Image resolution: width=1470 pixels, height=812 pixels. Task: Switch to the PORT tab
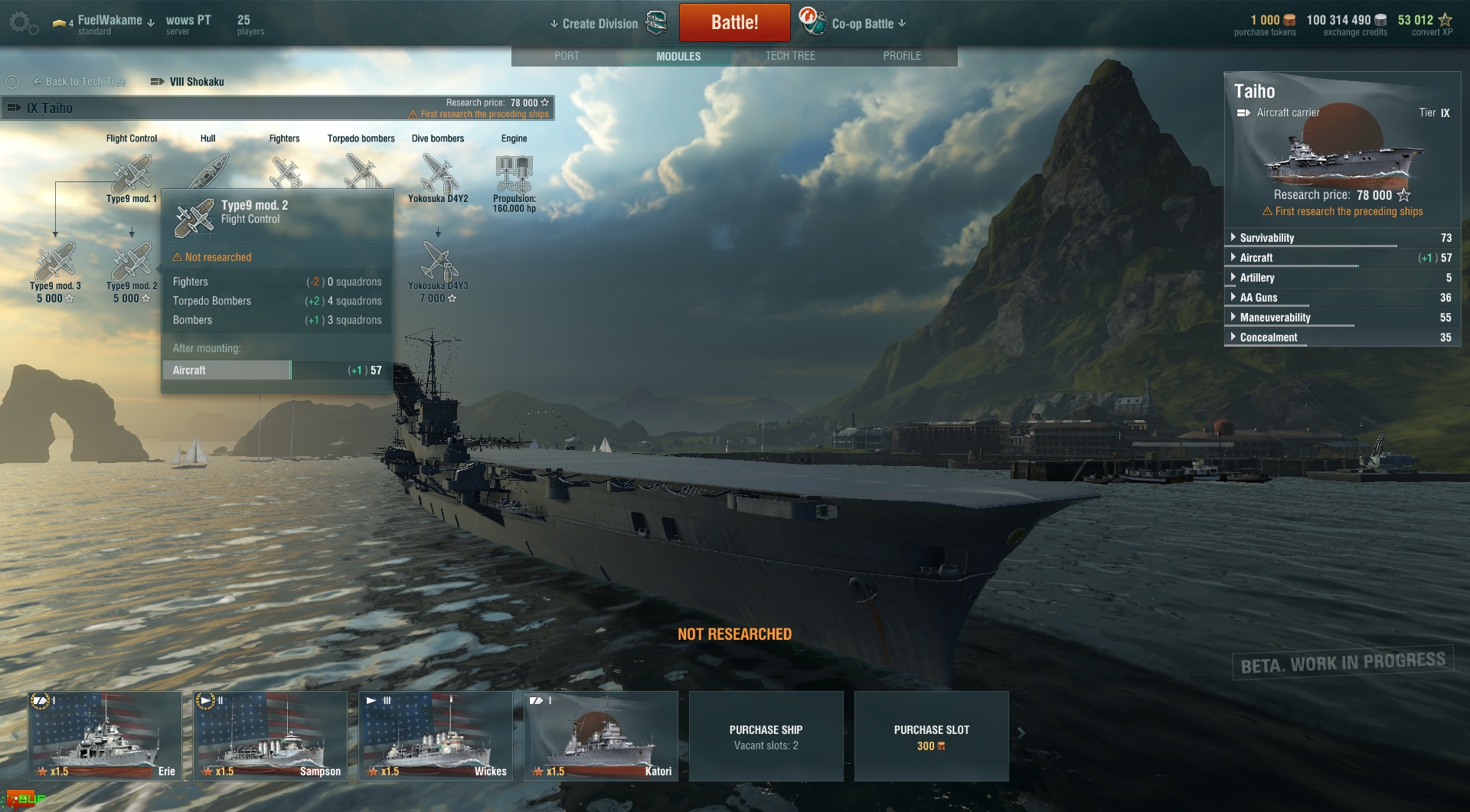[567, 56]
